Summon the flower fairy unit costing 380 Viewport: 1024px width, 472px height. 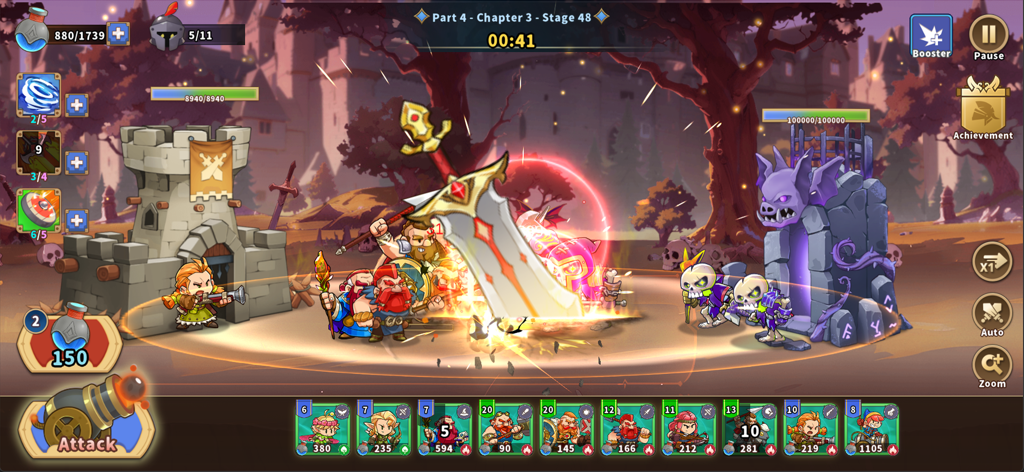322,428
